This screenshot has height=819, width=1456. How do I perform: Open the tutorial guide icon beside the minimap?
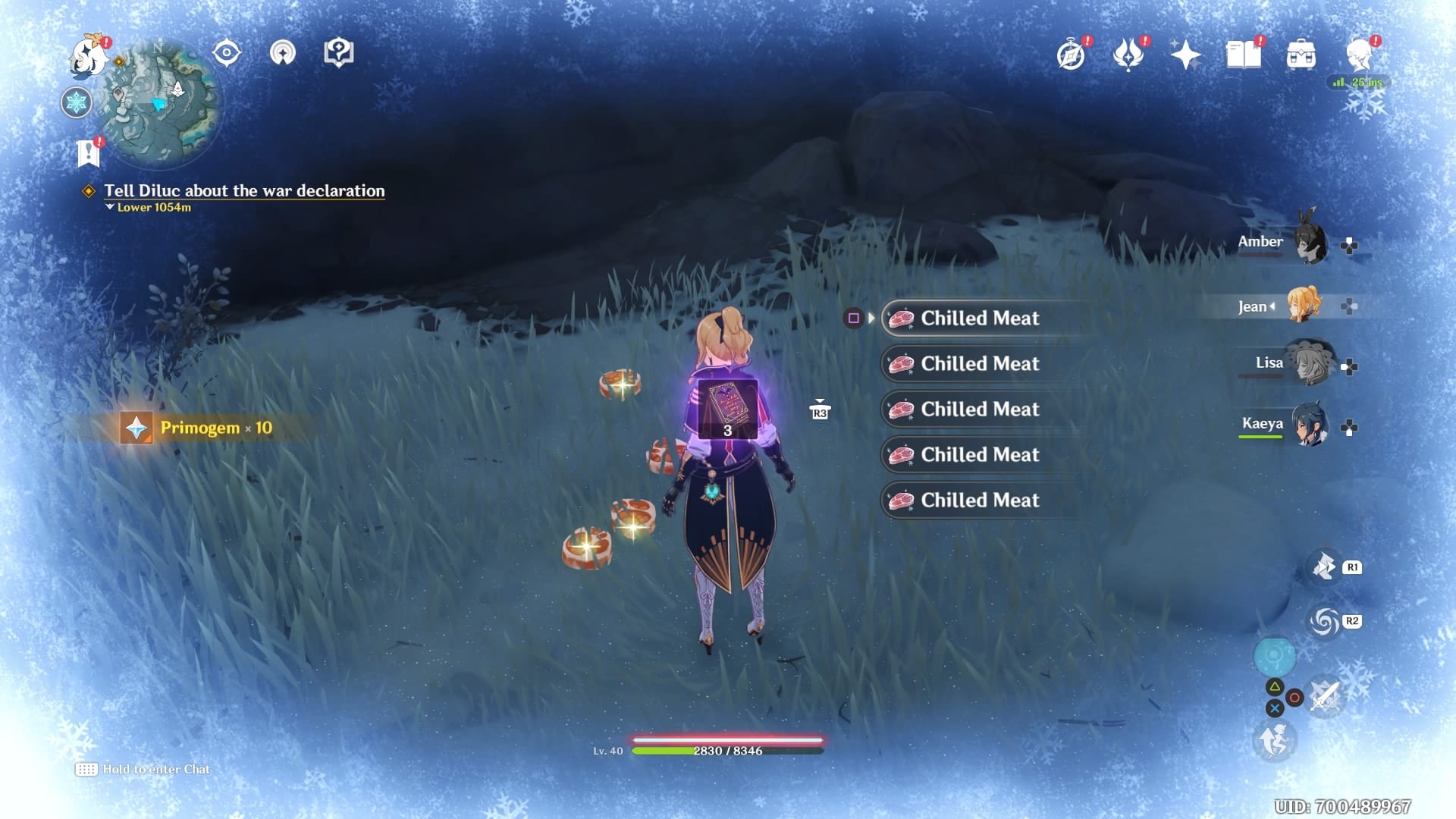point(337,52)
